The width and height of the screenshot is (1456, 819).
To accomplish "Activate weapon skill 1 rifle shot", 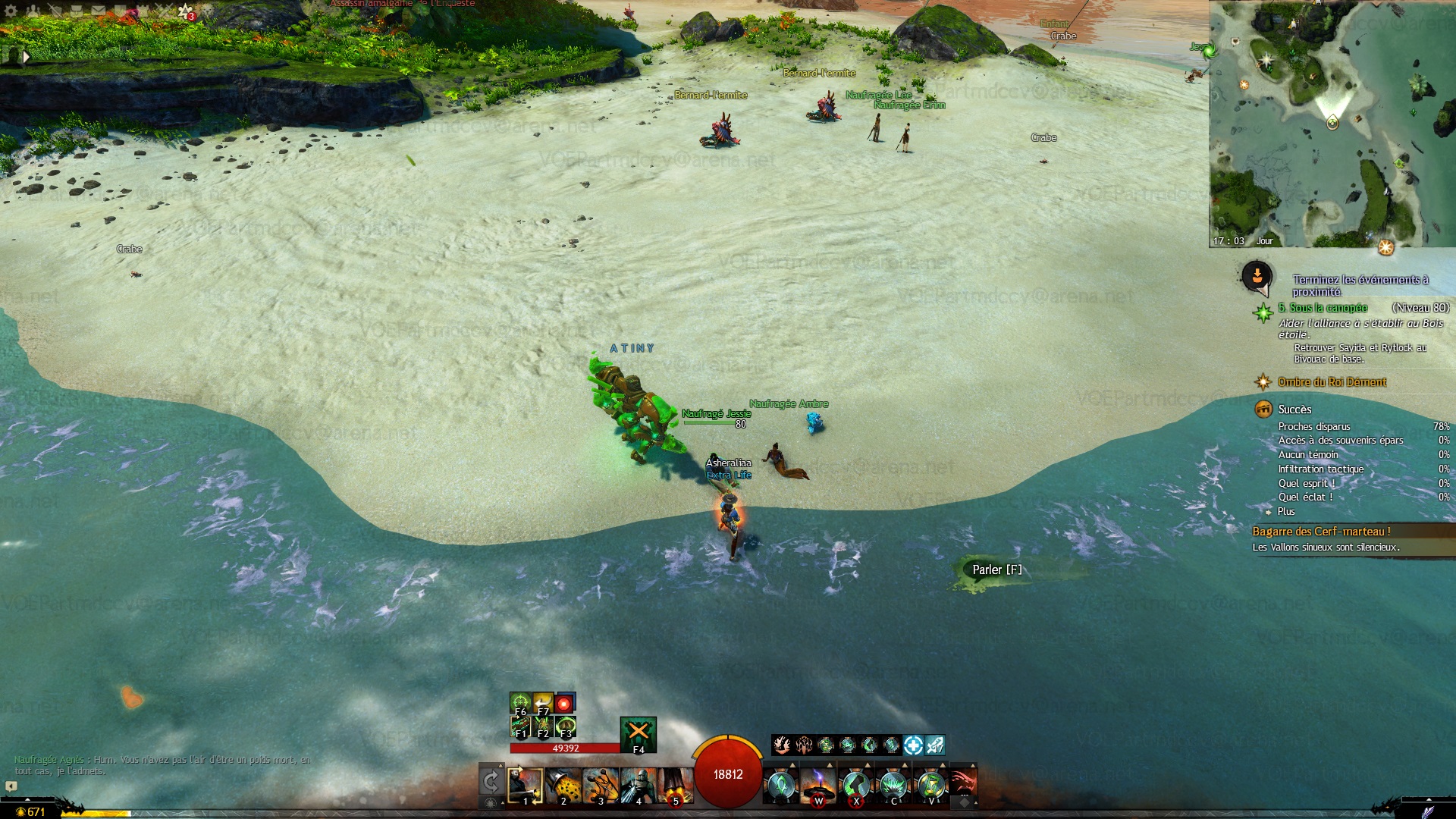I will tap(525, 786).
